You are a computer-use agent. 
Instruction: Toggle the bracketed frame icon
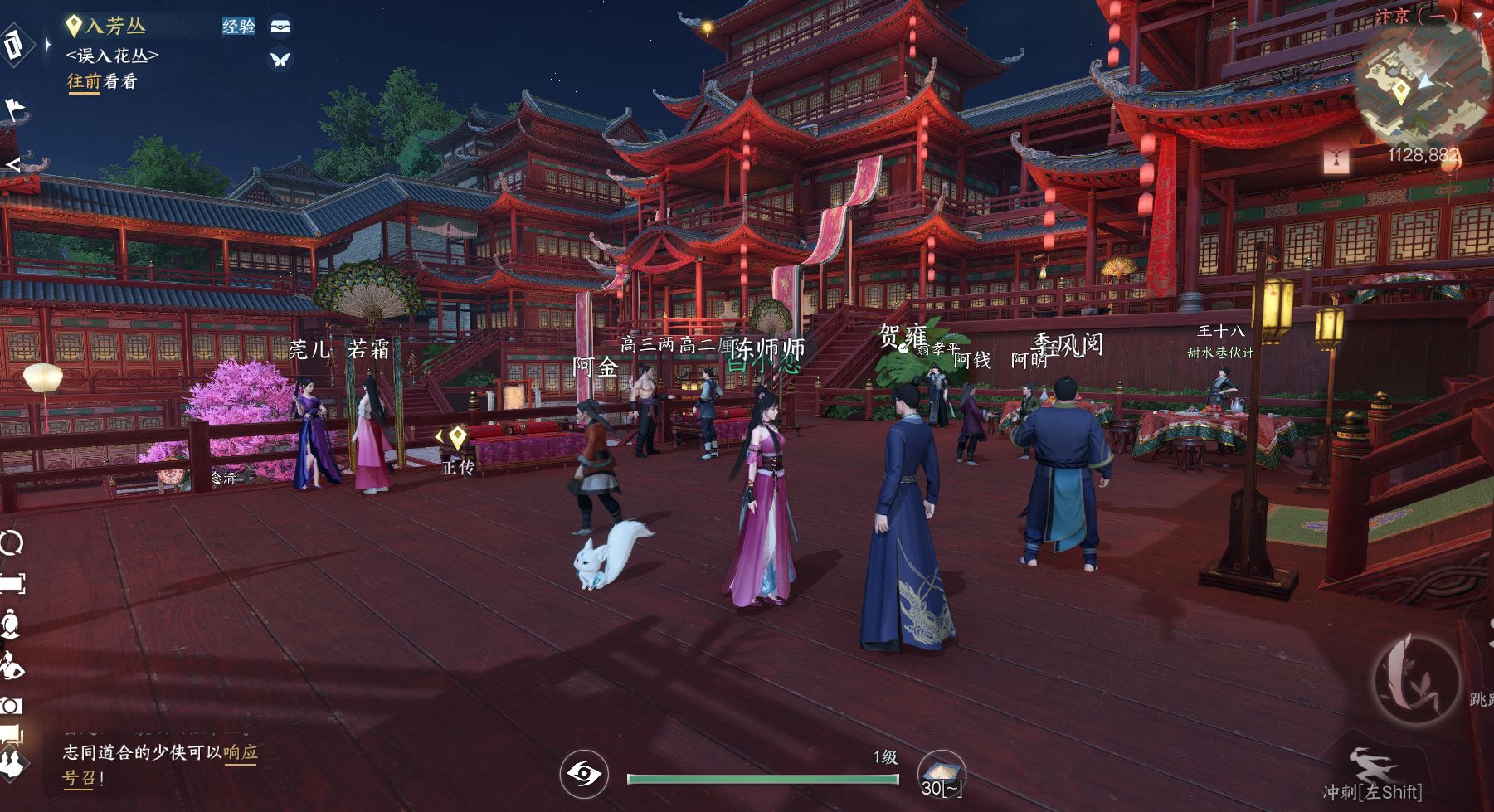[12, 584]
